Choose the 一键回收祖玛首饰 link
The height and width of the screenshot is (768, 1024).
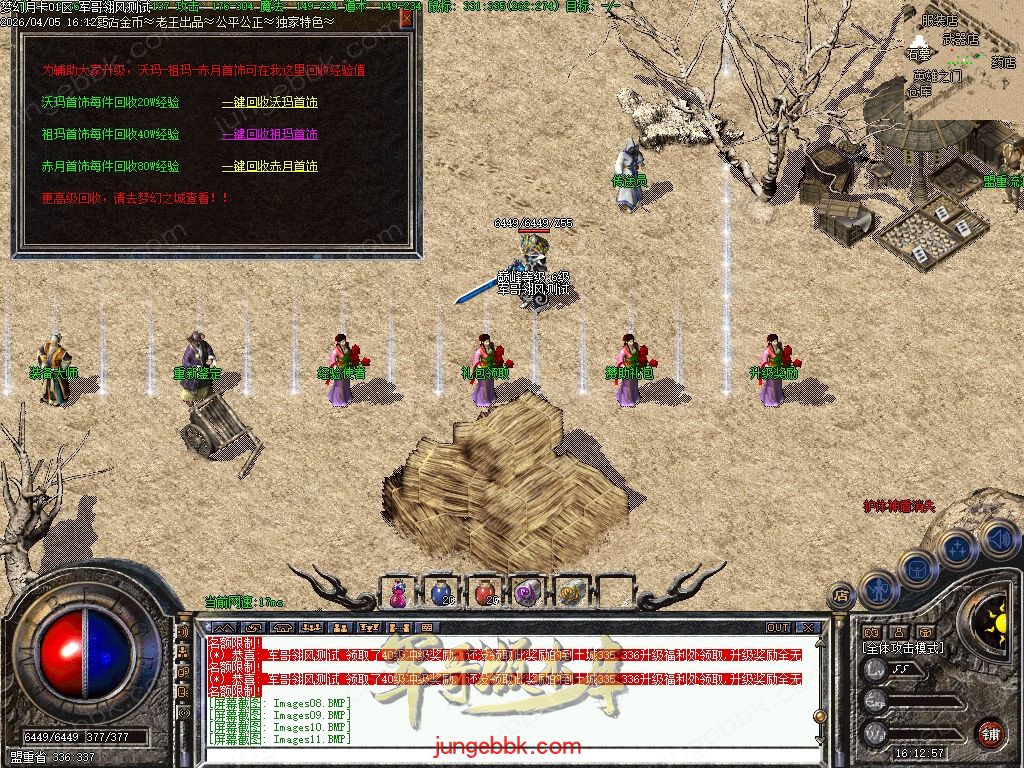coord(269,134)
